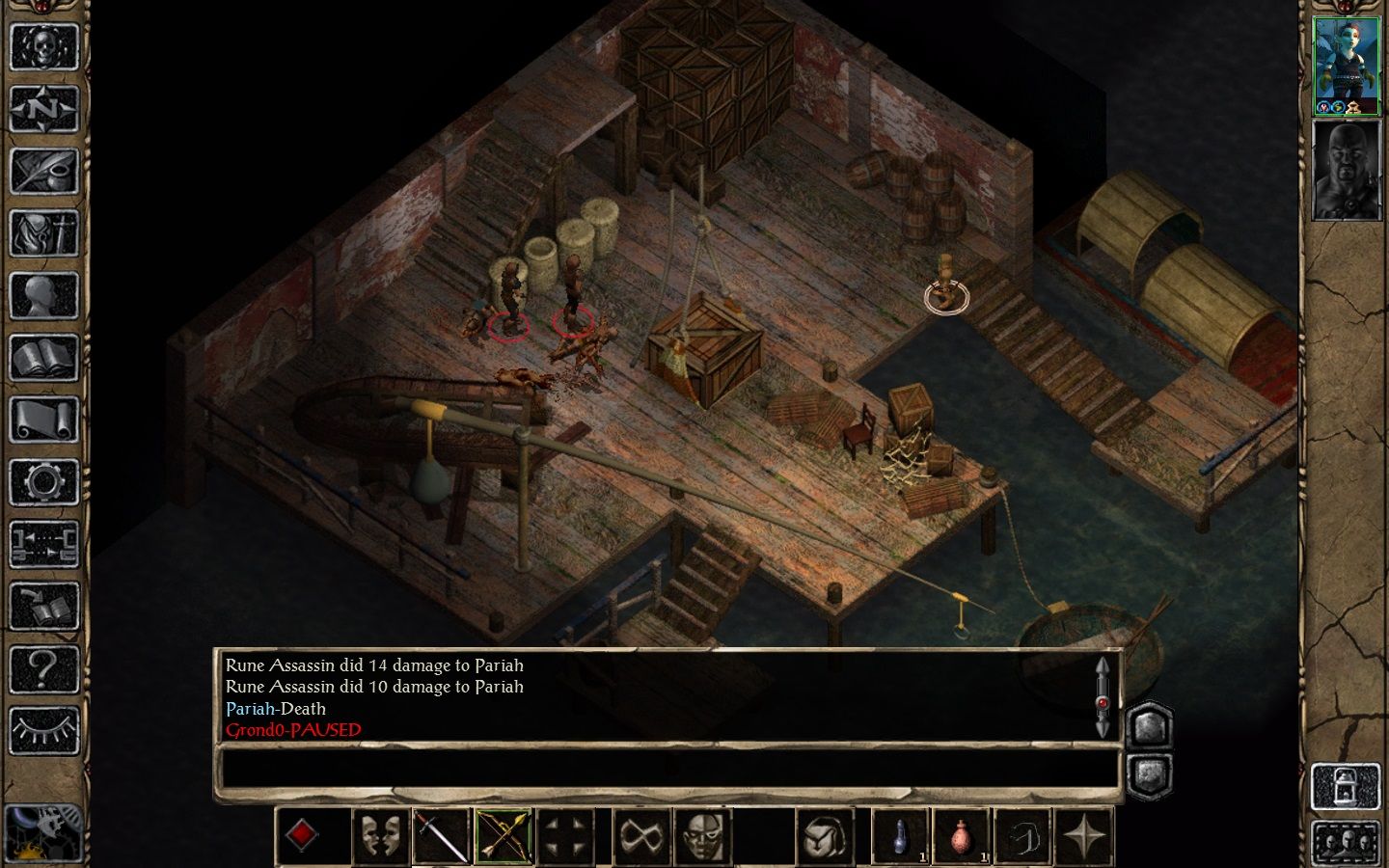Open the inventory screen button
Viewport: 1389px width, 868px height.
click(x=43, y=233)
